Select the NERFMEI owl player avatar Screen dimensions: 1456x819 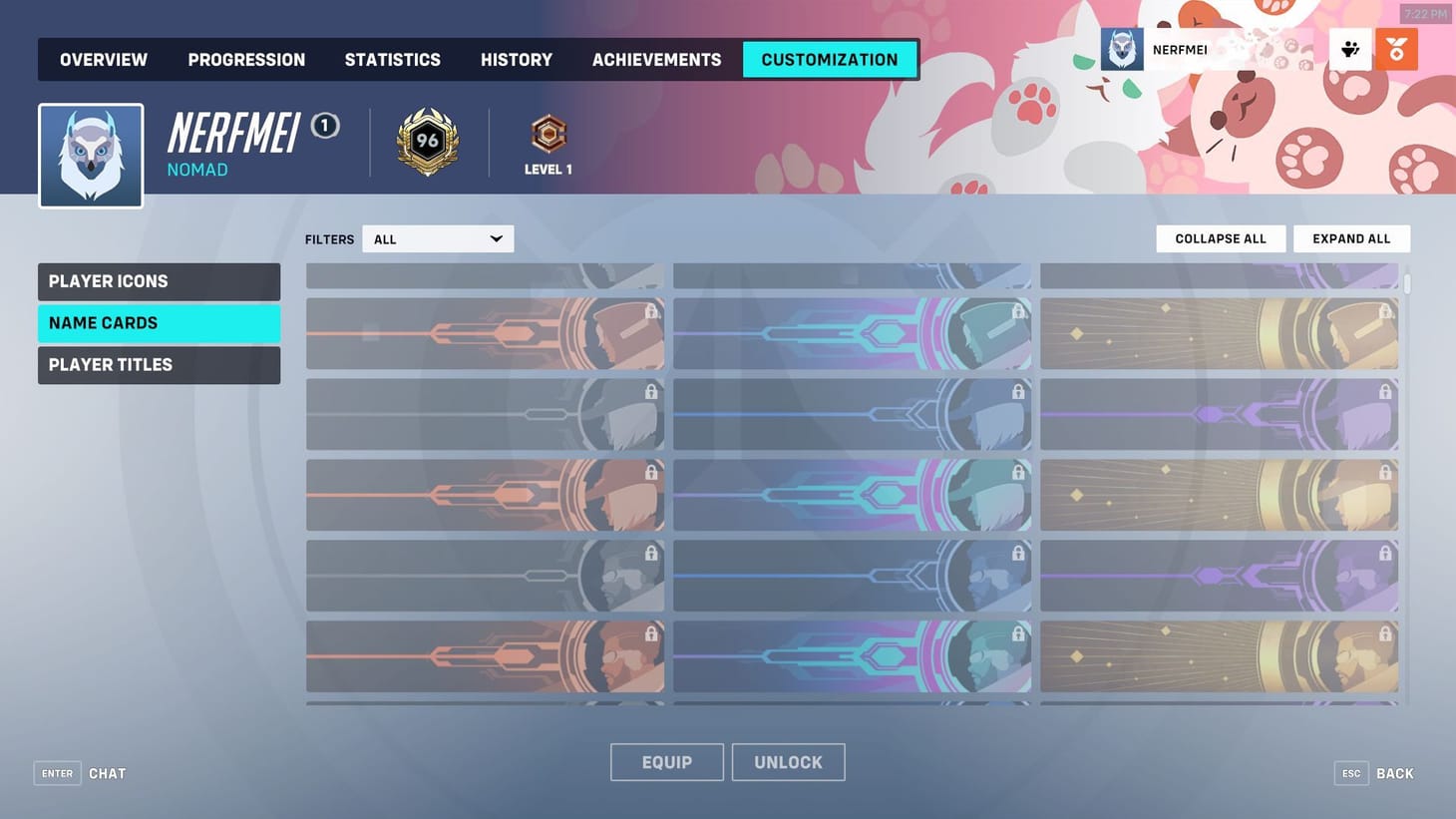[x=1121, y=48]
